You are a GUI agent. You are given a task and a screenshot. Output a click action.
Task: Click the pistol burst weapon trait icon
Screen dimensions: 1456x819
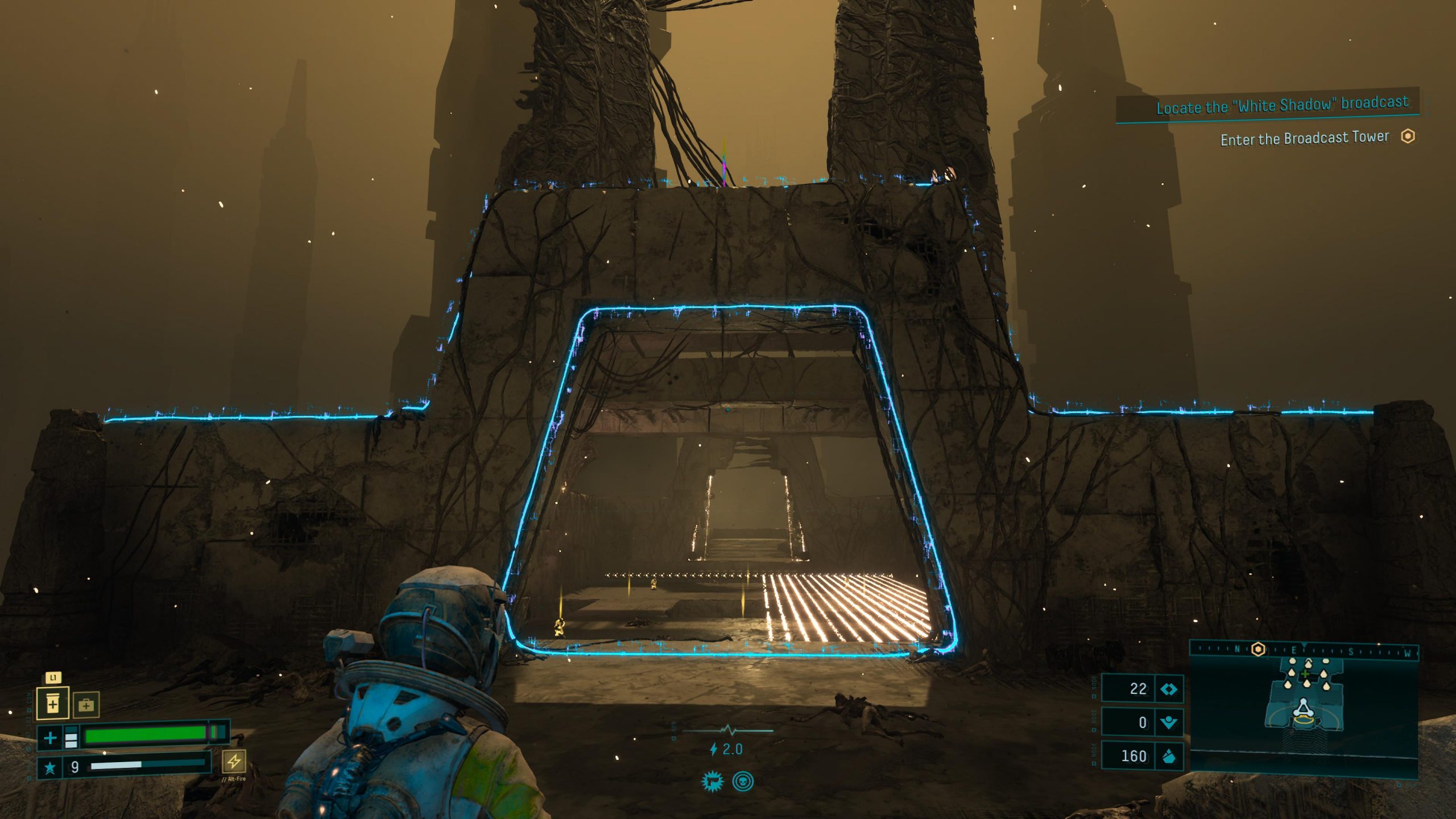(712, 781)
